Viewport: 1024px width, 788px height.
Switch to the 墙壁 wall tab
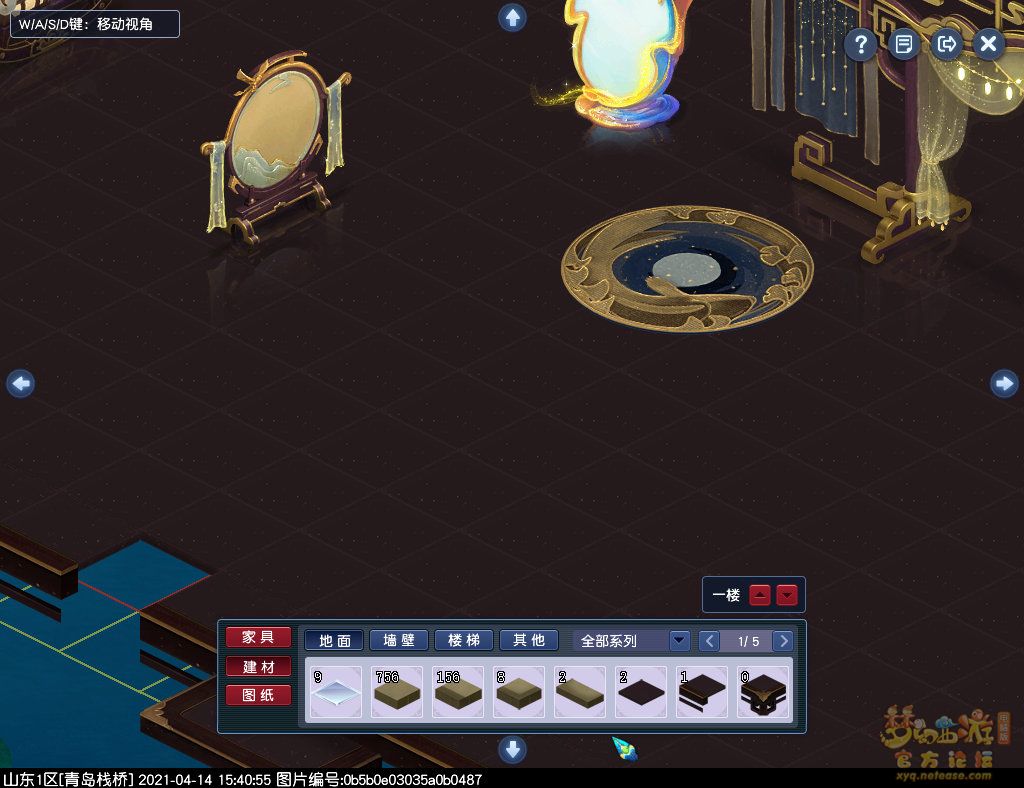point(398,641)
